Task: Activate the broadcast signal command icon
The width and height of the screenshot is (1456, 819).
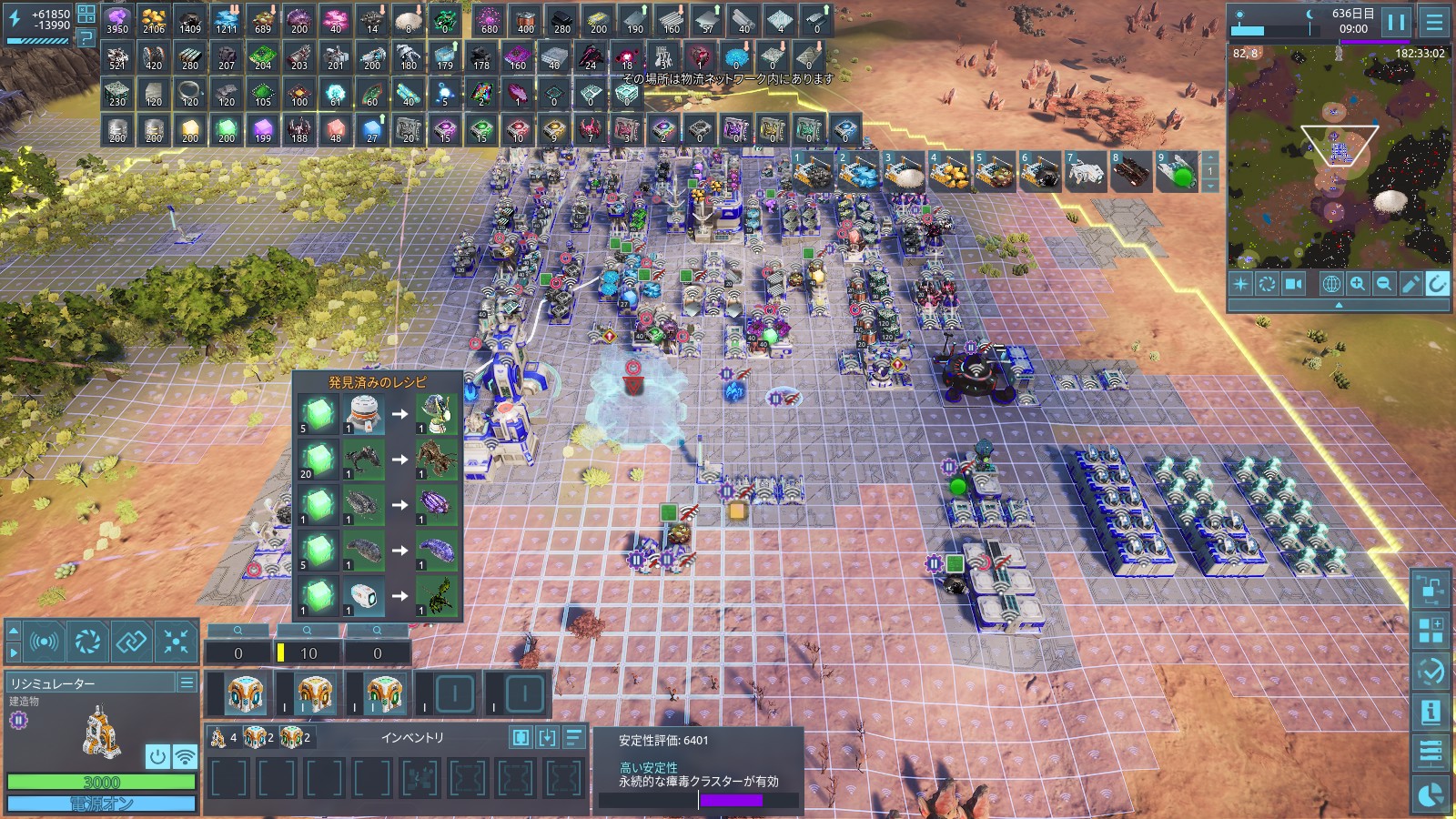Action: [x=44, y=642]
